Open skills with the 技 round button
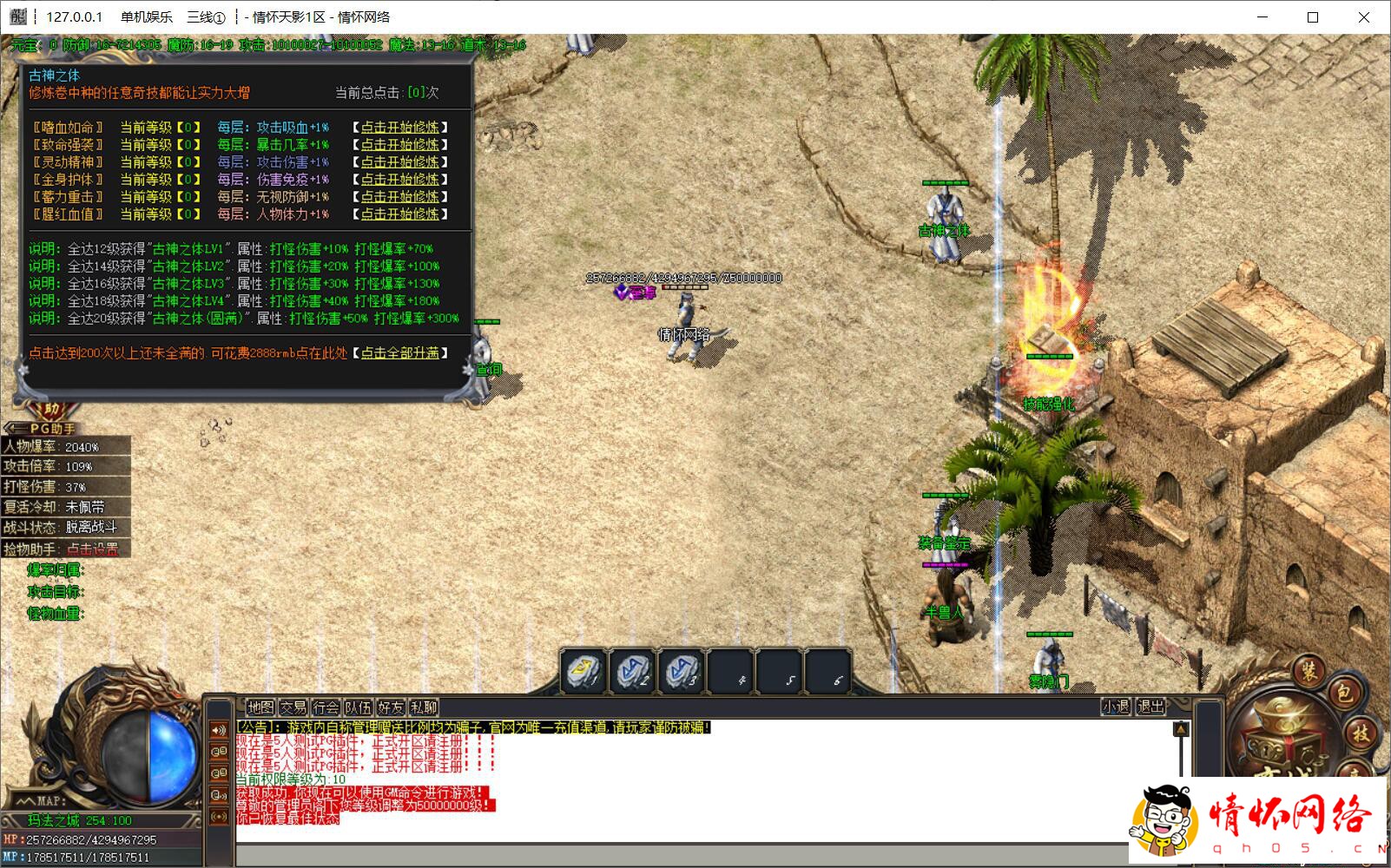Viewport: 1391px width, 868px height. [x=1361, y=733]
